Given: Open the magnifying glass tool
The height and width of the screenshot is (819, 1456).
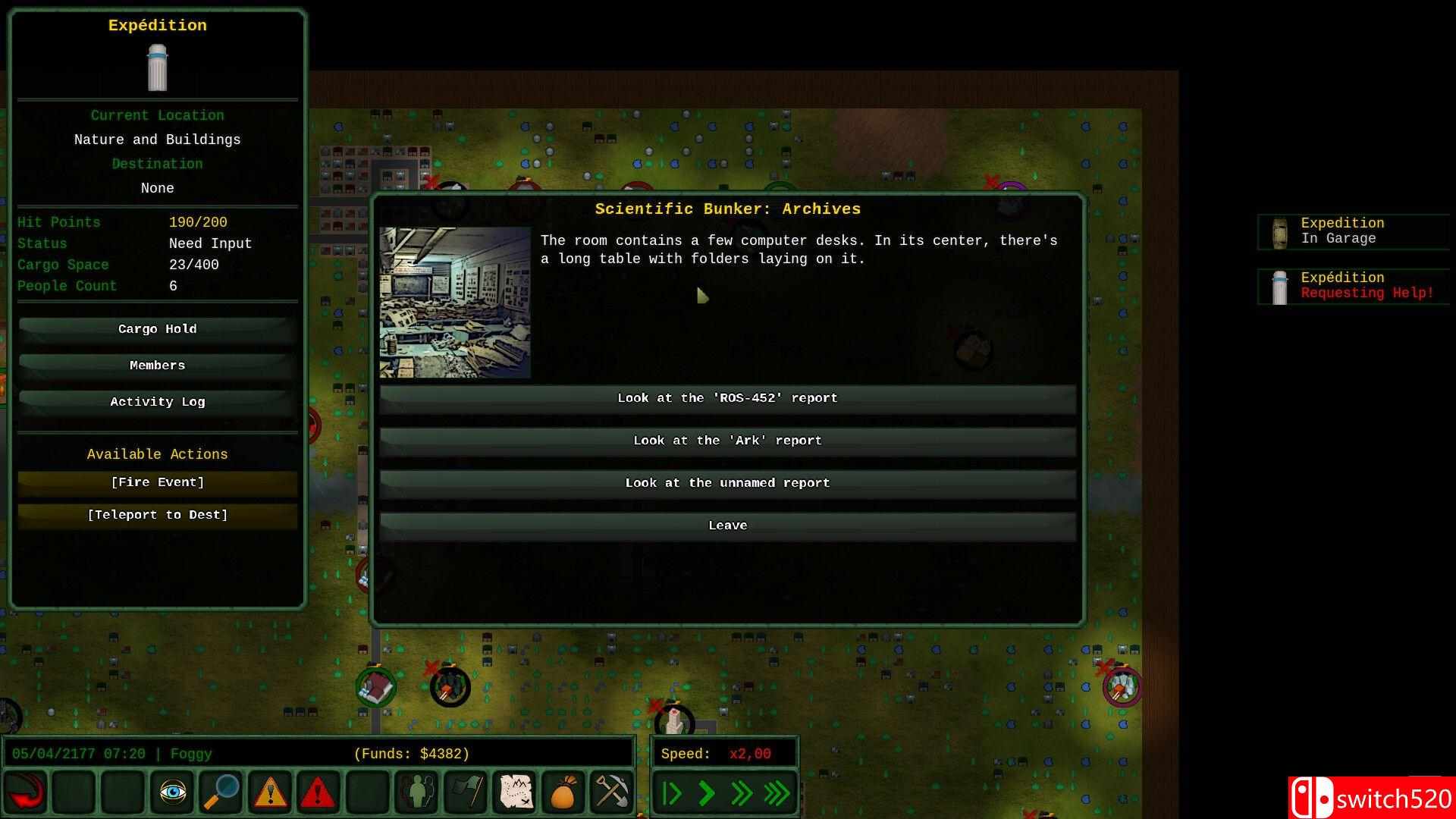Looking at the screenshot, I should [221, 793].
